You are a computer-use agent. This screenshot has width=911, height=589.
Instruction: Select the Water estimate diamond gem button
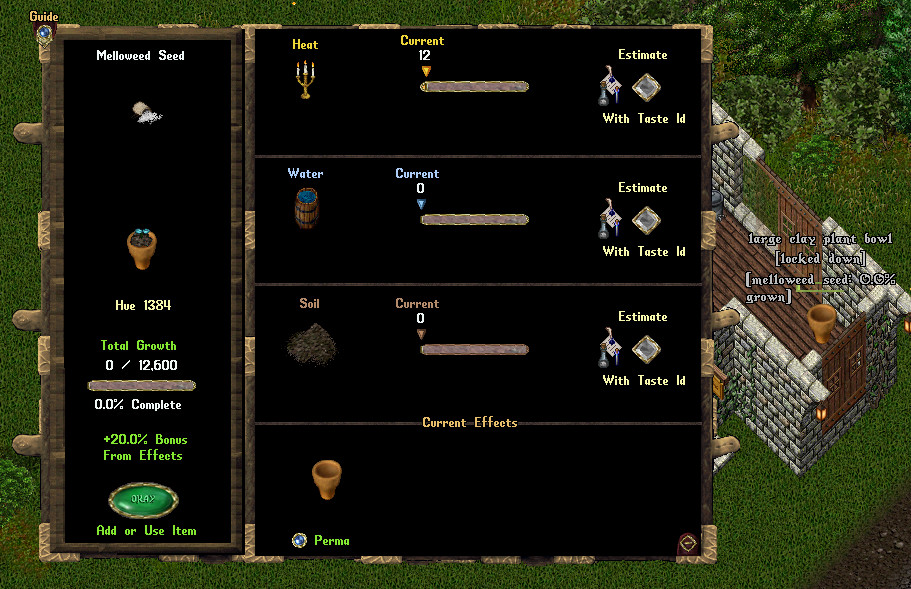pos(646,220)
